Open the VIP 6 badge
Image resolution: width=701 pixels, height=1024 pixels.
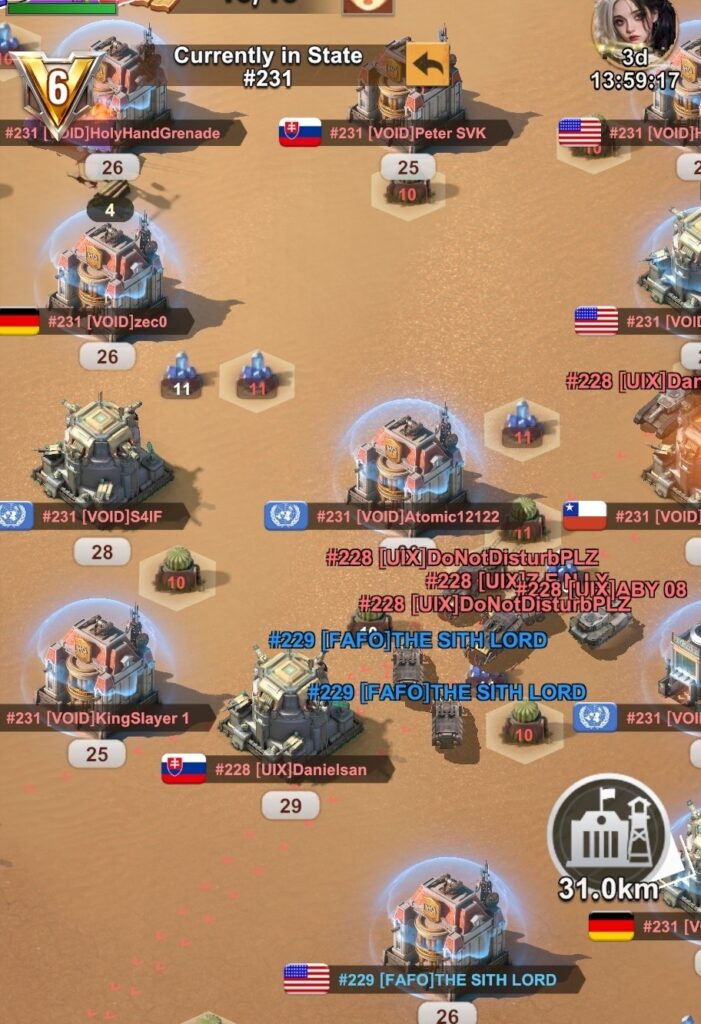click(57, 90)
